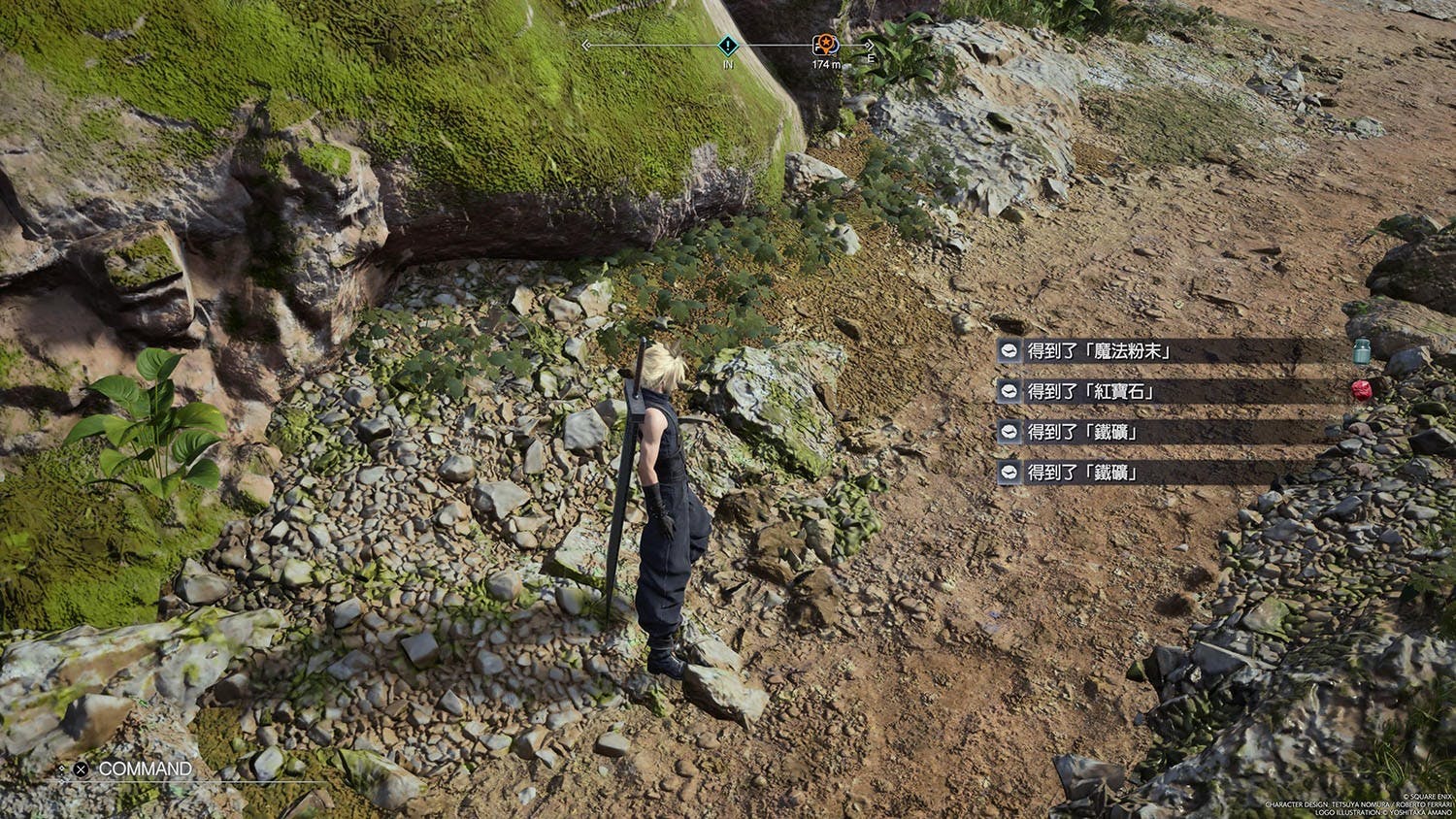Click the orange objective marker showing 174 m
Image resolution: width=1456 pixels, height=819 pixels.
825,45
